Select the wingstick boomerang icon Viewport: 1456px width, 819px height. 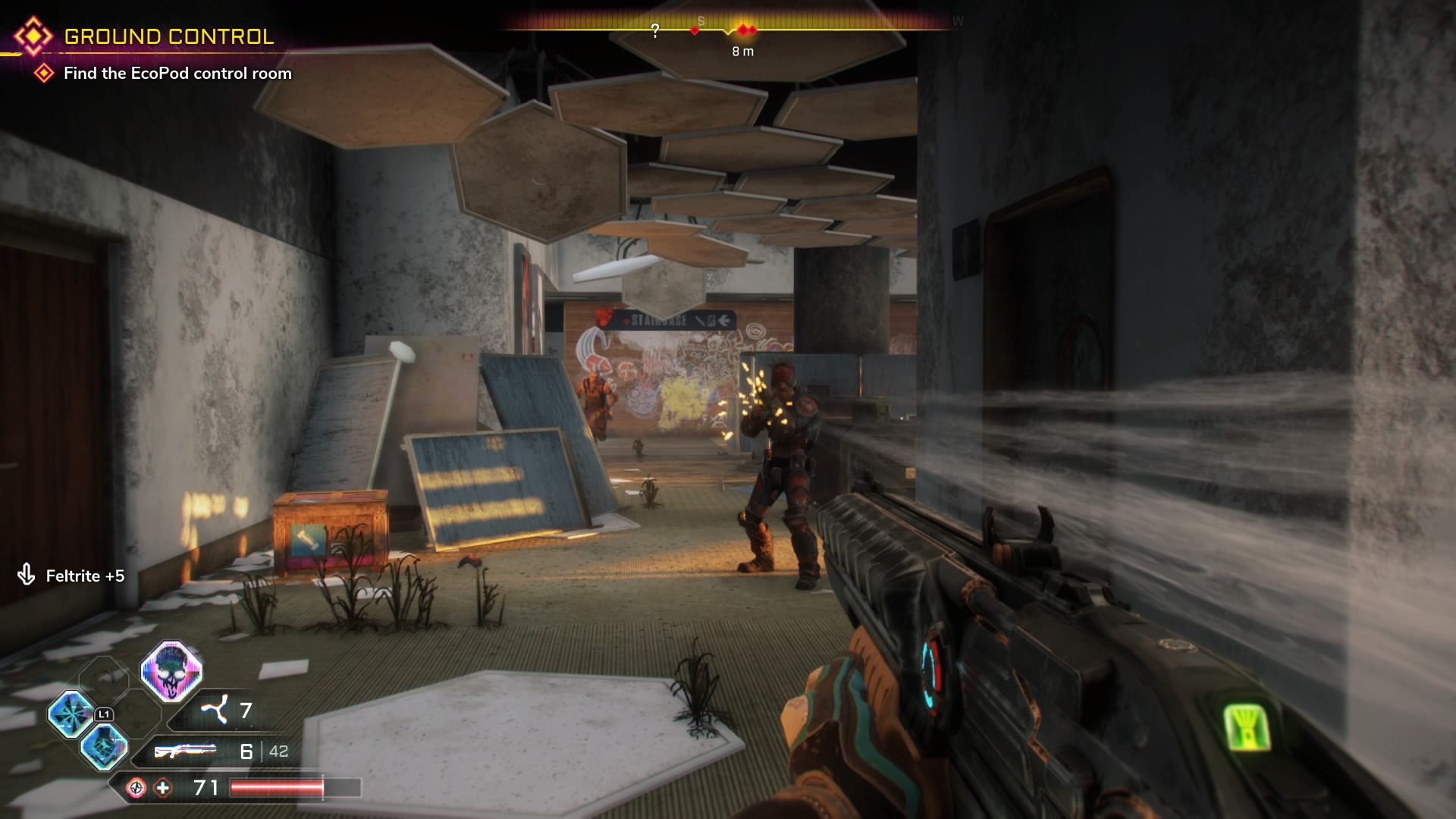(215, 711)
